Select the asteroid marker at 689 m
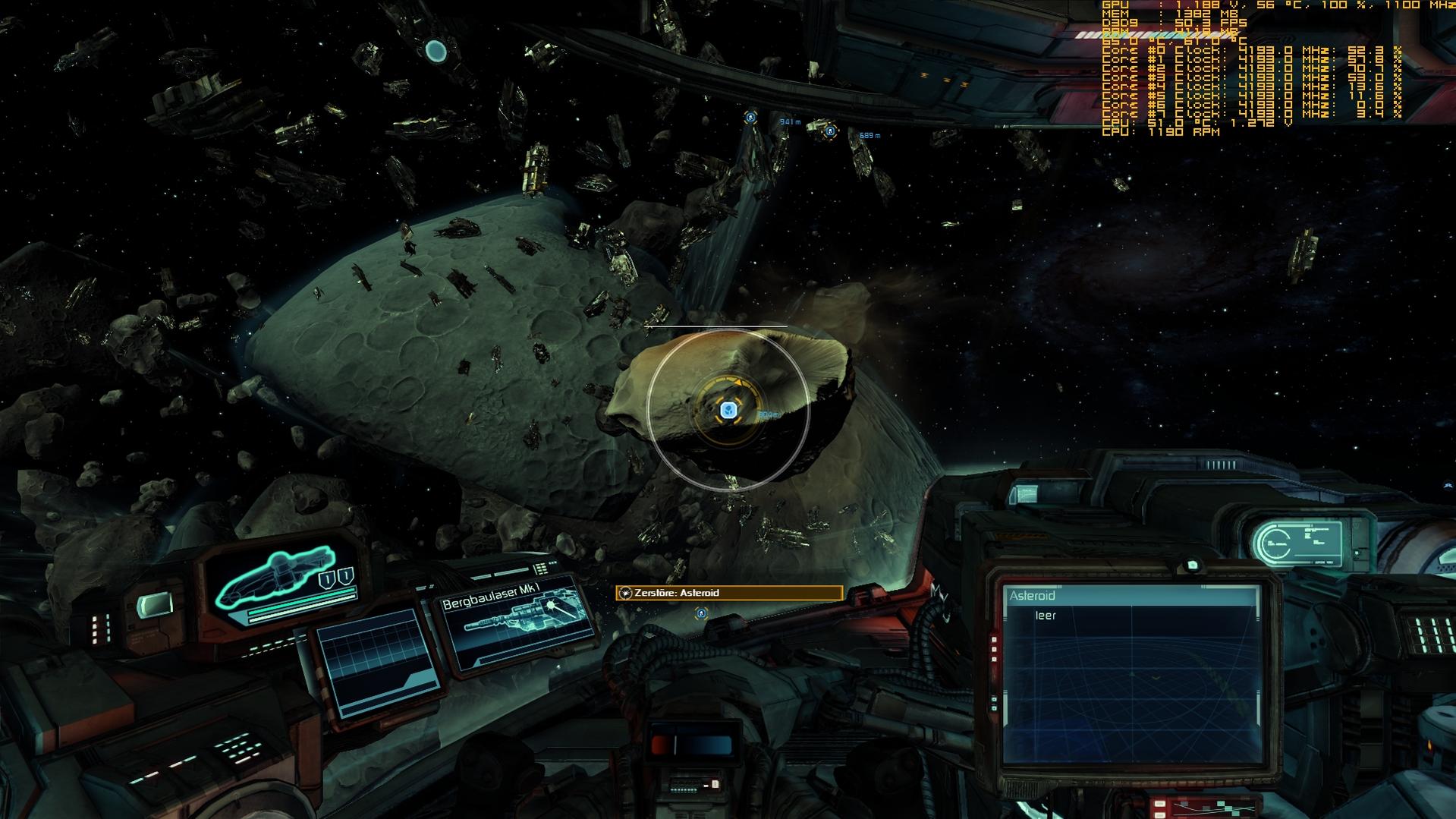Image resolution: width=1456 pixels, height=819 pixels. 830,131
